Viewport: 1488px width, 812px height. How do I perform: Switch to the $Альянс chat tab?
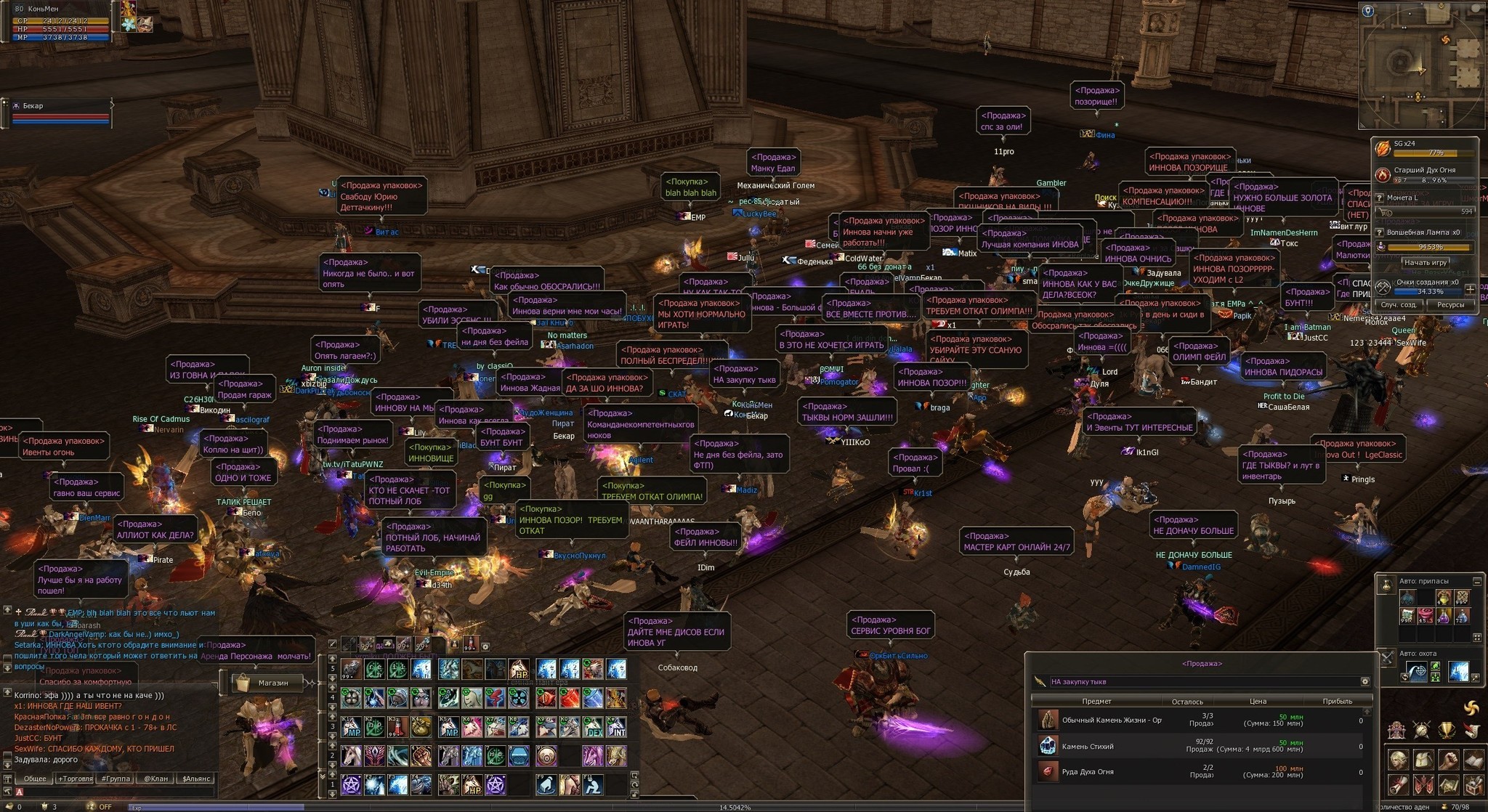196,779
